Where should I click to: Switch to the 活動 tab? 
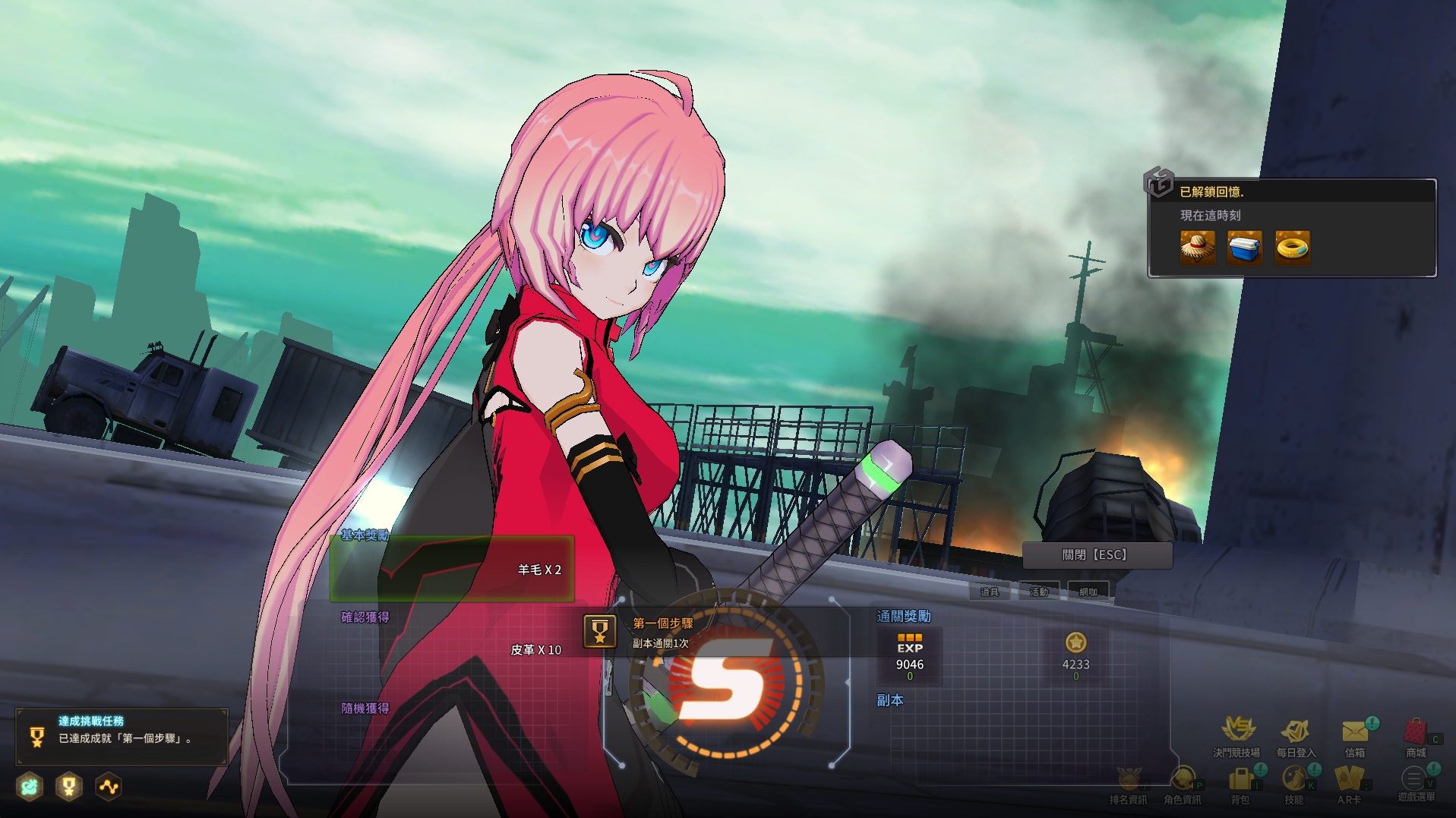(1038, 592)
